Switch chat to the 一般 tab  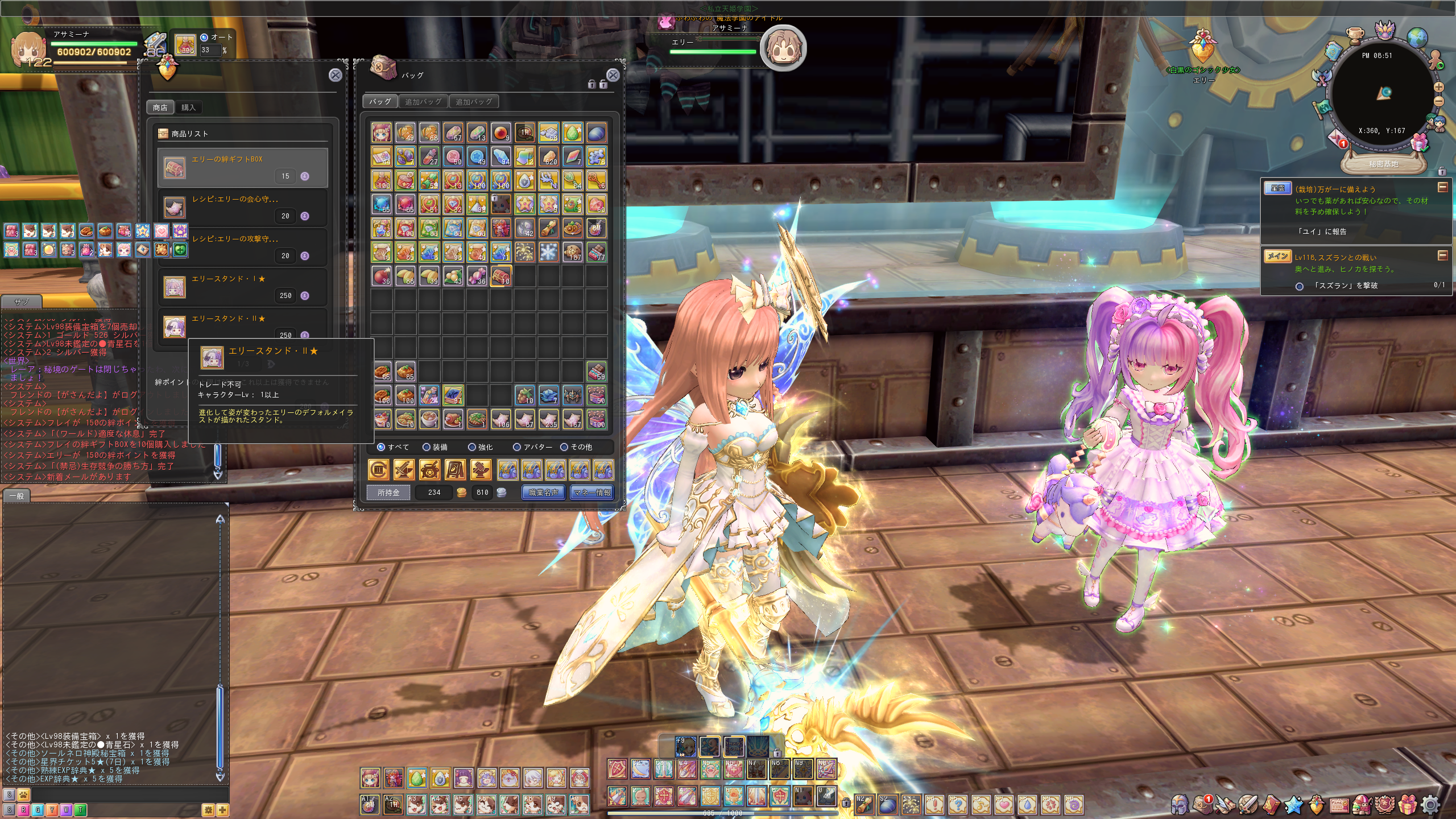pyautogui.click(x=16, y=496)
